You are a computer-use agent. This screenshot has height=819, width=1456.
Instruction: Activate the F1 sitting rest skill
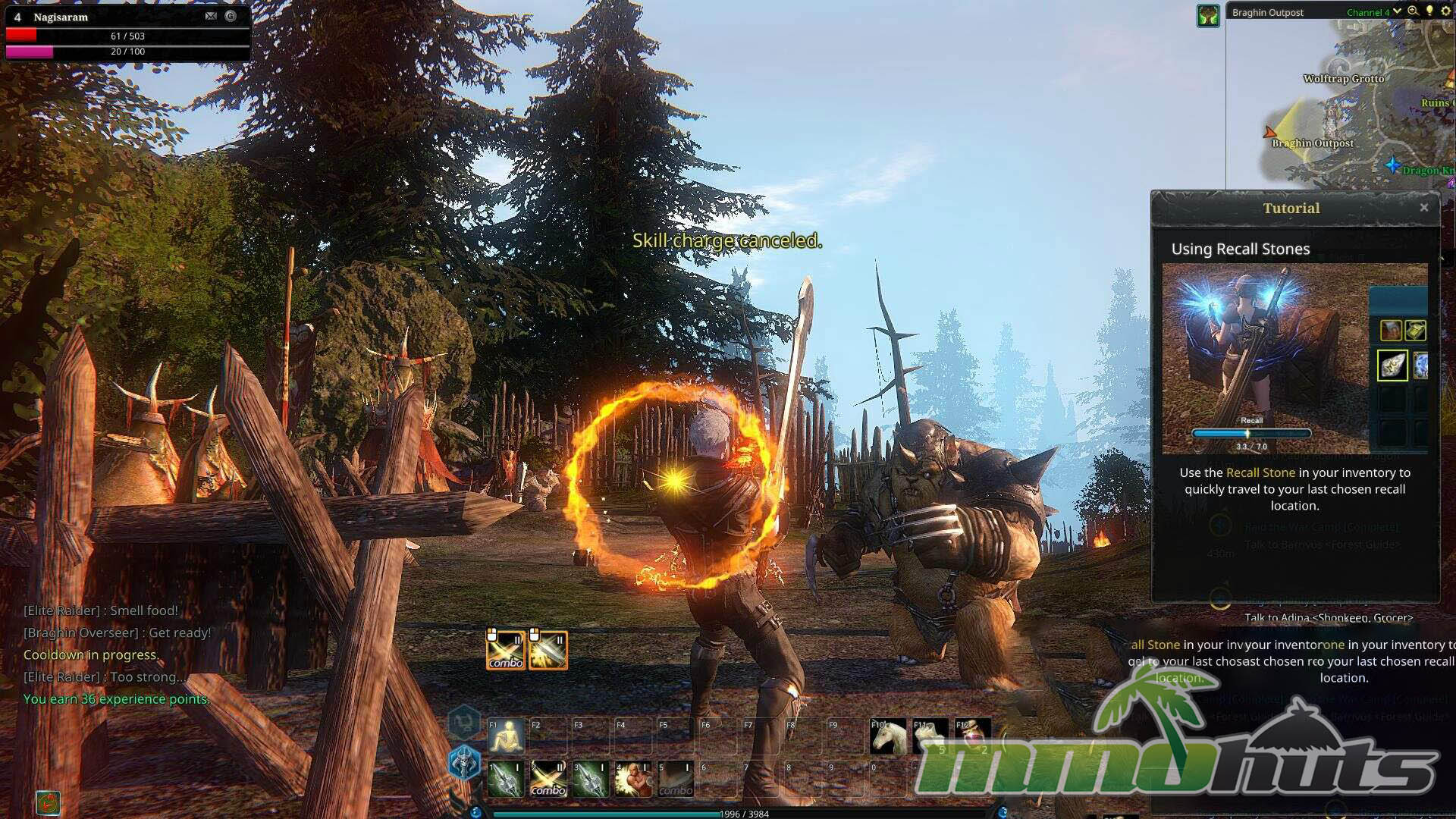coord(507,736)
